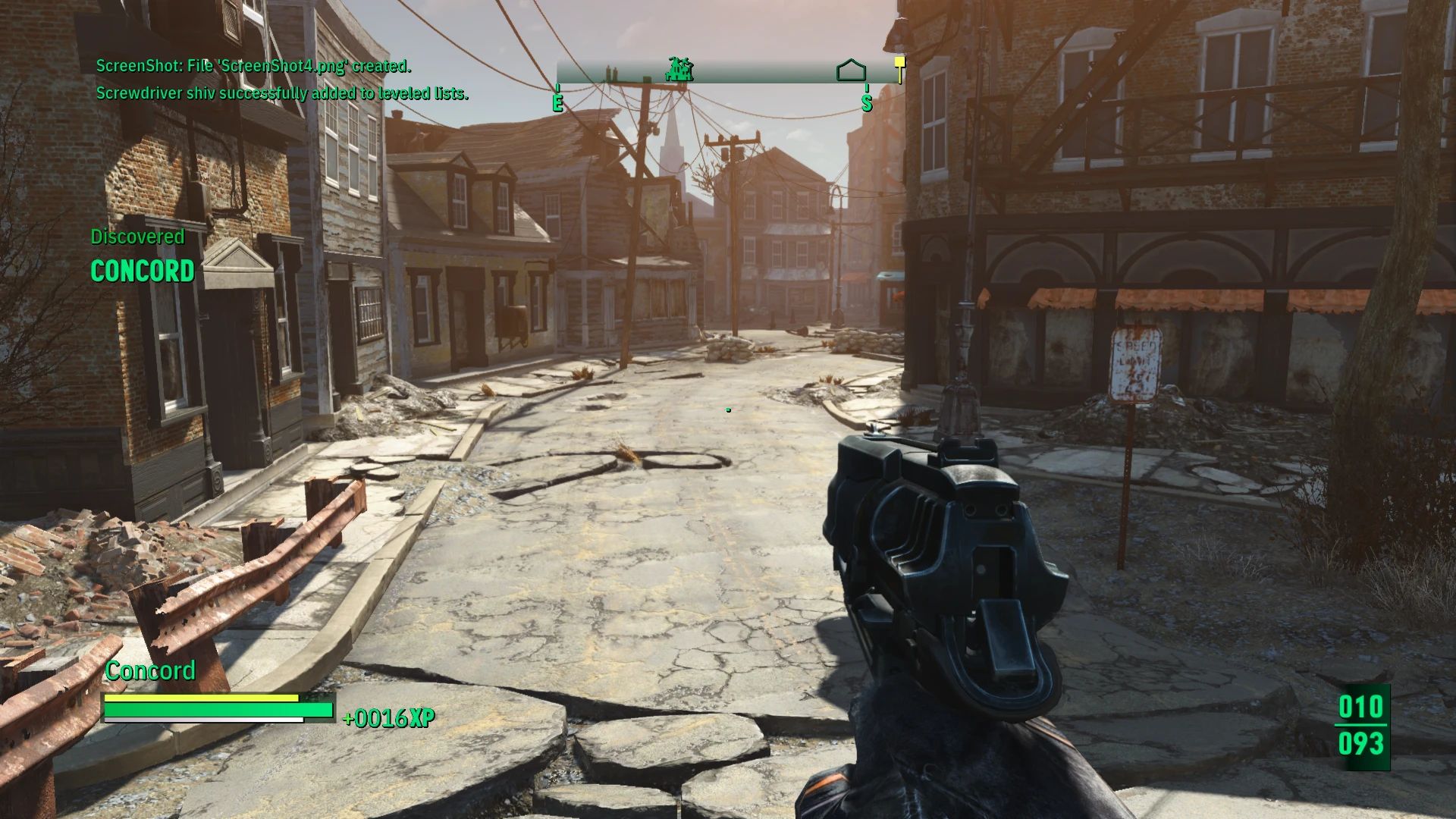Viewport: 1456px width, 819px height.
Task: Click the rusty Speed Limit sign
Action: 1137,364
